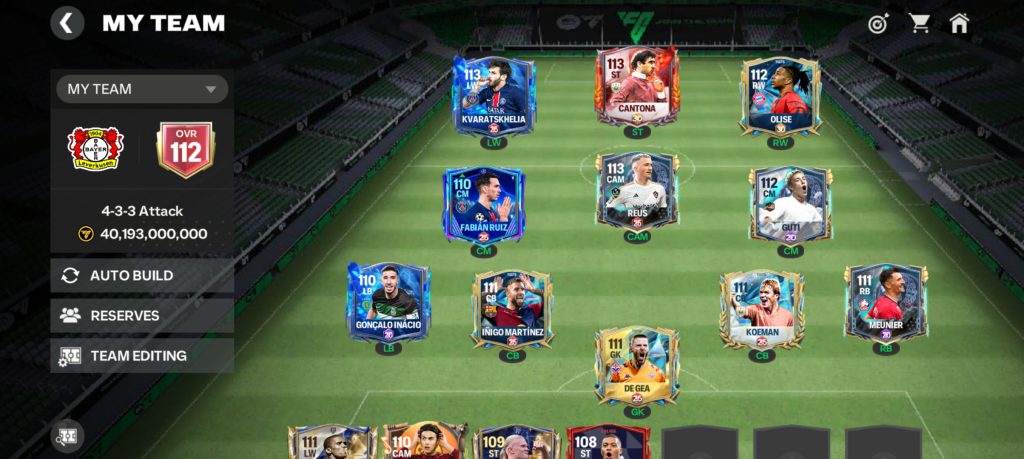
Task: Select the Cantona striker card
Action: click(637, 86)
